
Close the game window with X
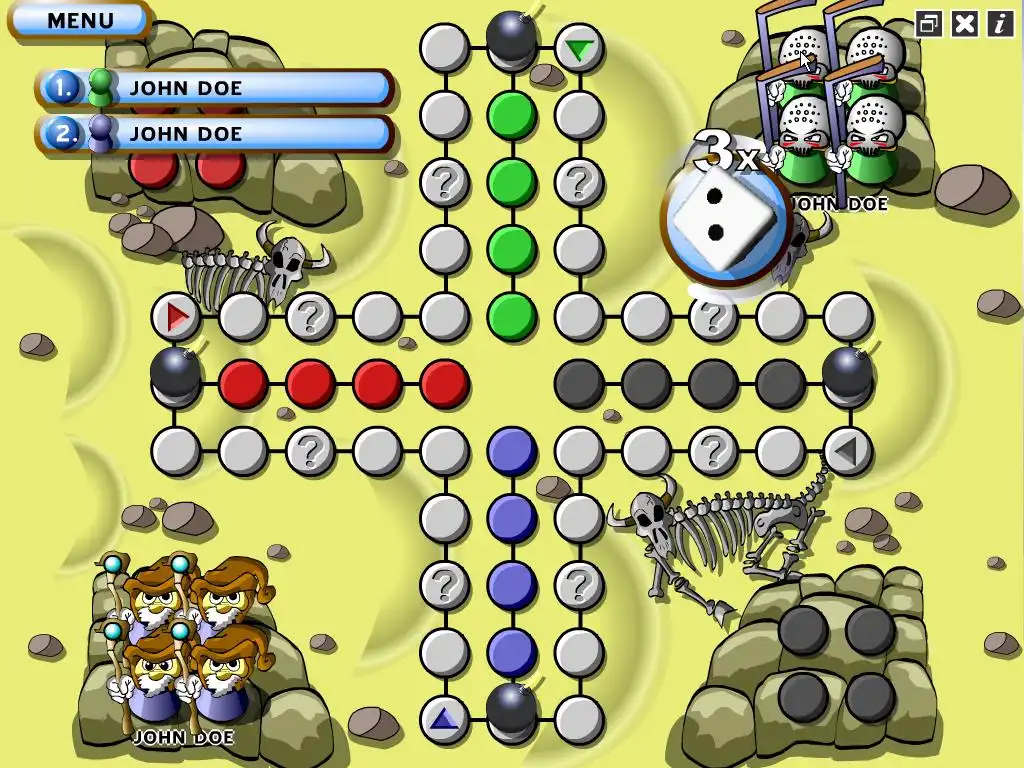click(964, 24)
